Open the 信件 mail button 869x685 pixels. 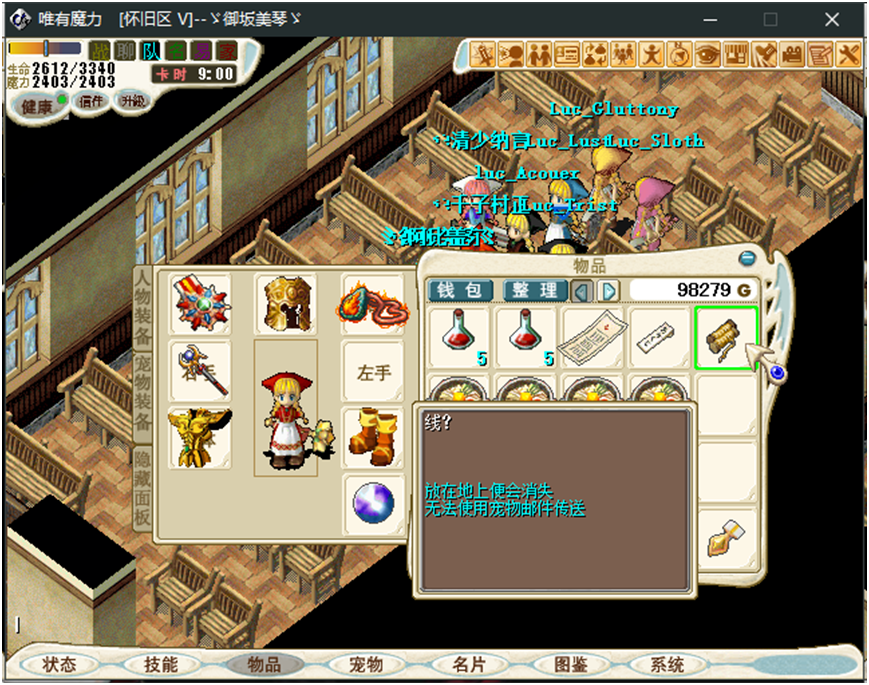[91, 100]
